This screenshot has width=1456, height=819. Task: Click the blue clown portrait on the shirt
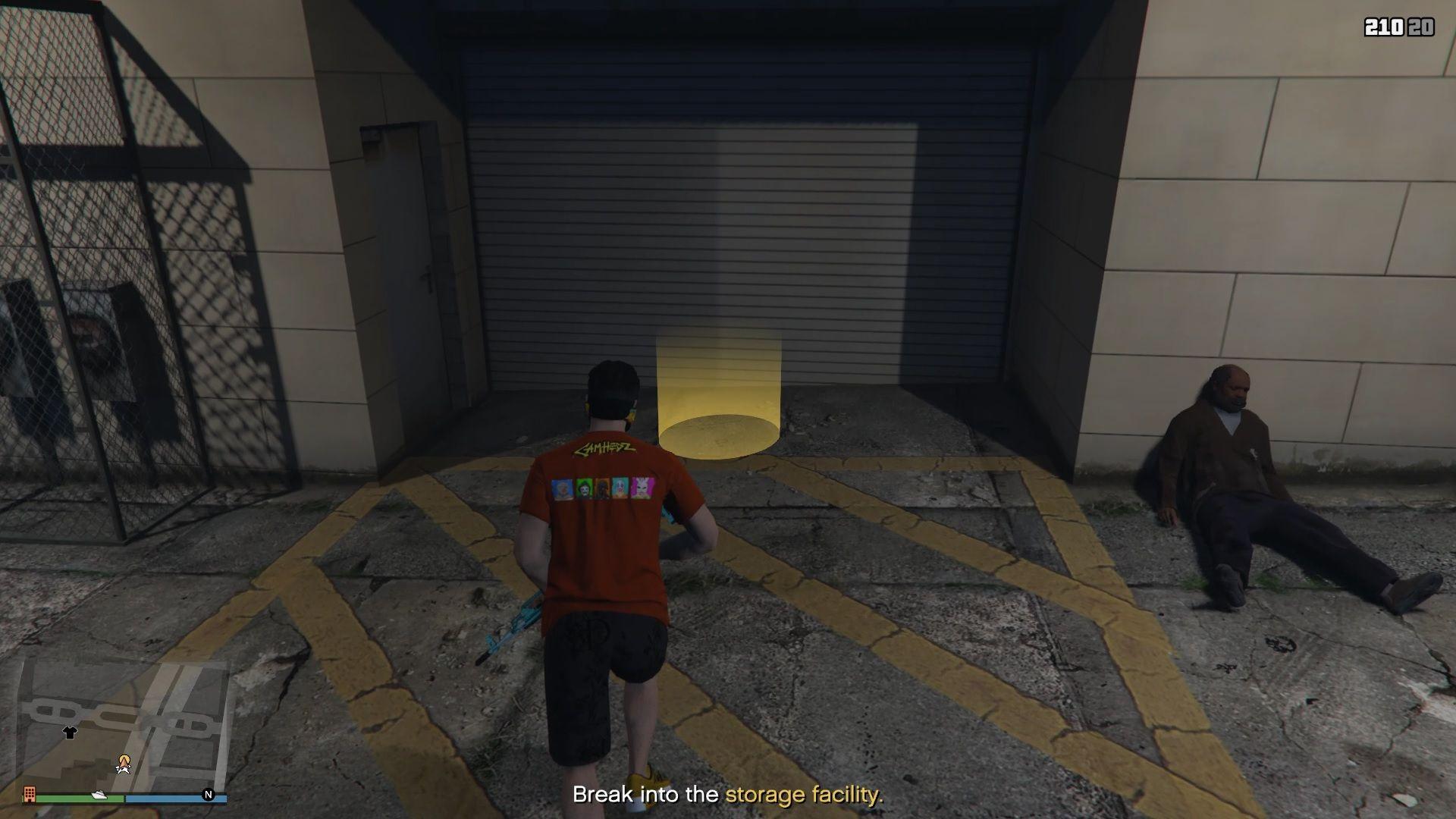tap(561, 488)
